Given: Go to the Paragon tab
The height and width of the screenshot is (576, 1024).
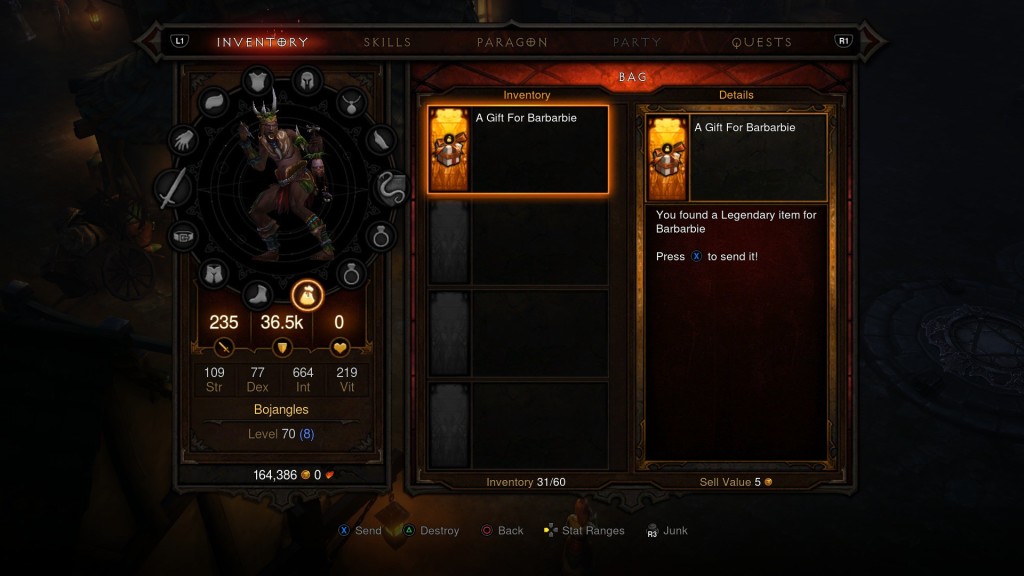Looking at the screenshot, I should [512, 42].
